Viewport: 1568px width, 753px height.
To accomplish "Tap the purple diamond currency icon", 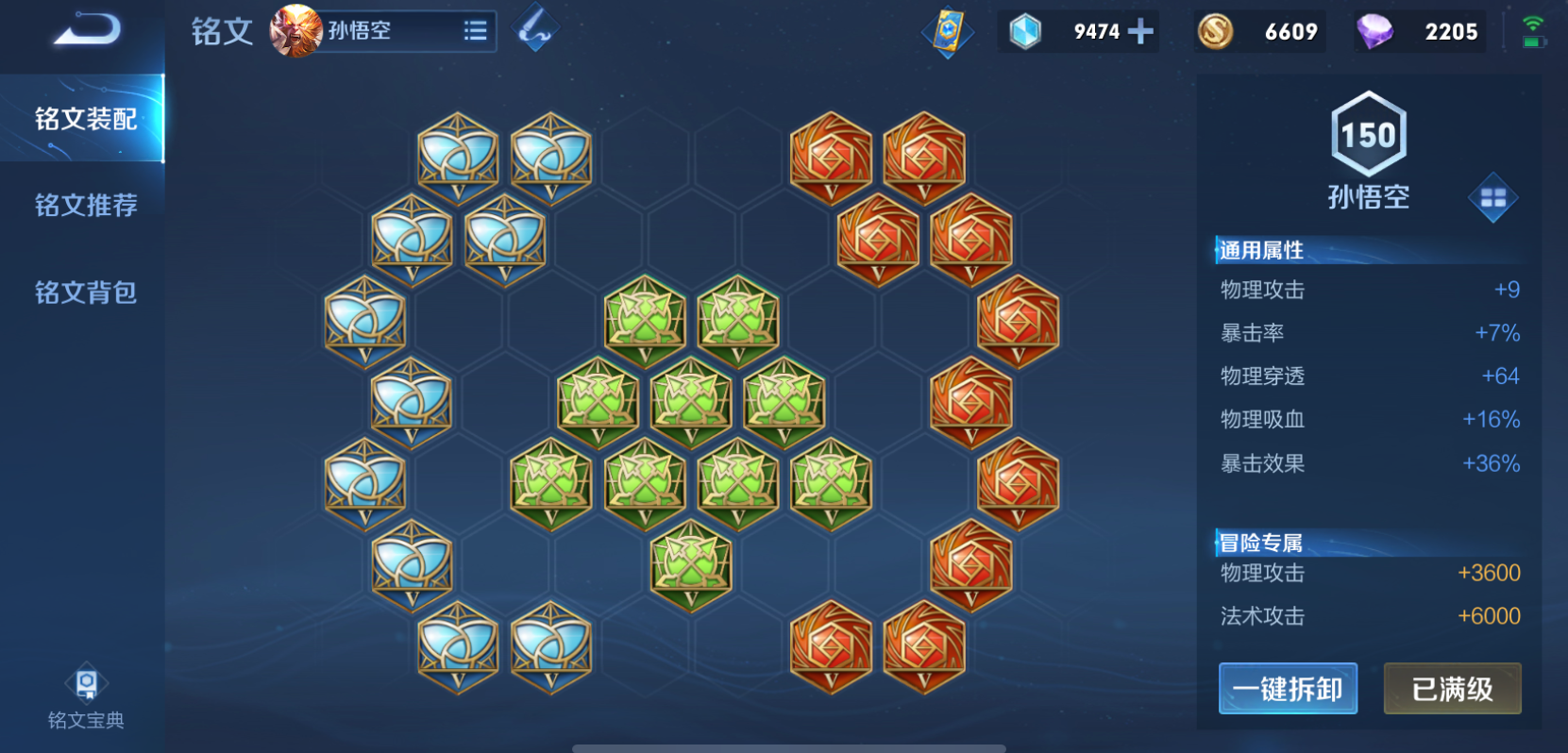I will point(1374,31).
